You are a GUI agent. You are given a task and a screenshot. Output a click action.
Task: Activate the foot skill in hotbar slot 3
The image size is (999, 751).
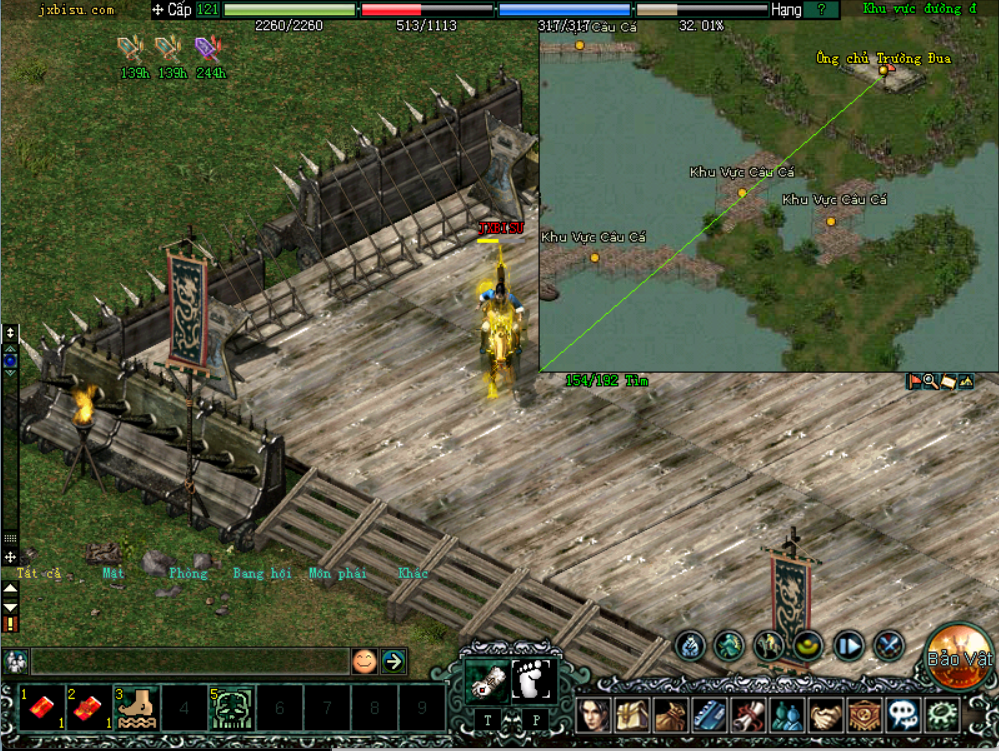[136, 707]
